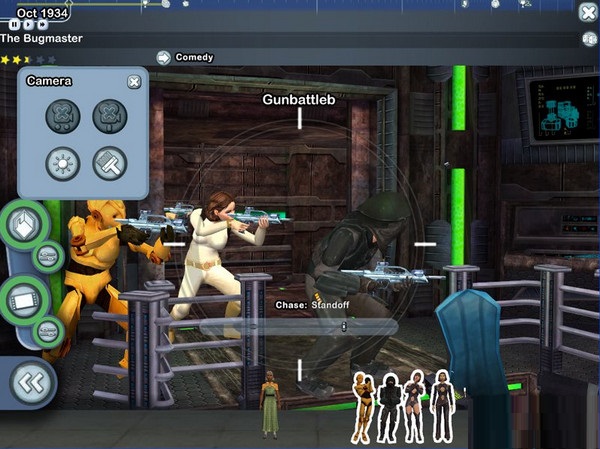600x449 pixels.
Task: Open the lighting sun icon option
Action: pyautogui.click(x=63, y=163)
